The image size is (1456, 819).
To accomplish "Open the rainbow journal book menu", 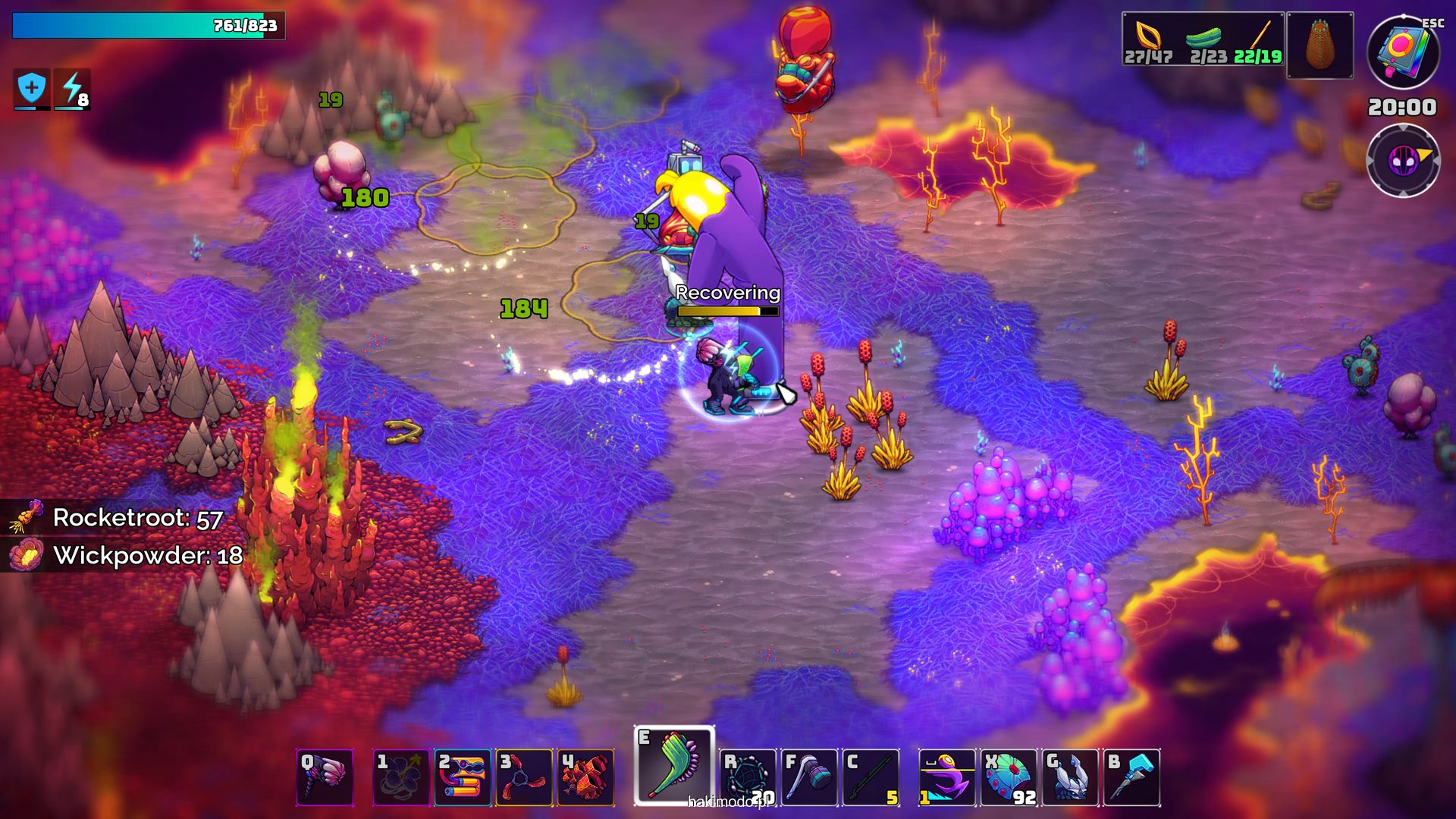I will pyautogui.click(x=1403, y=52).
